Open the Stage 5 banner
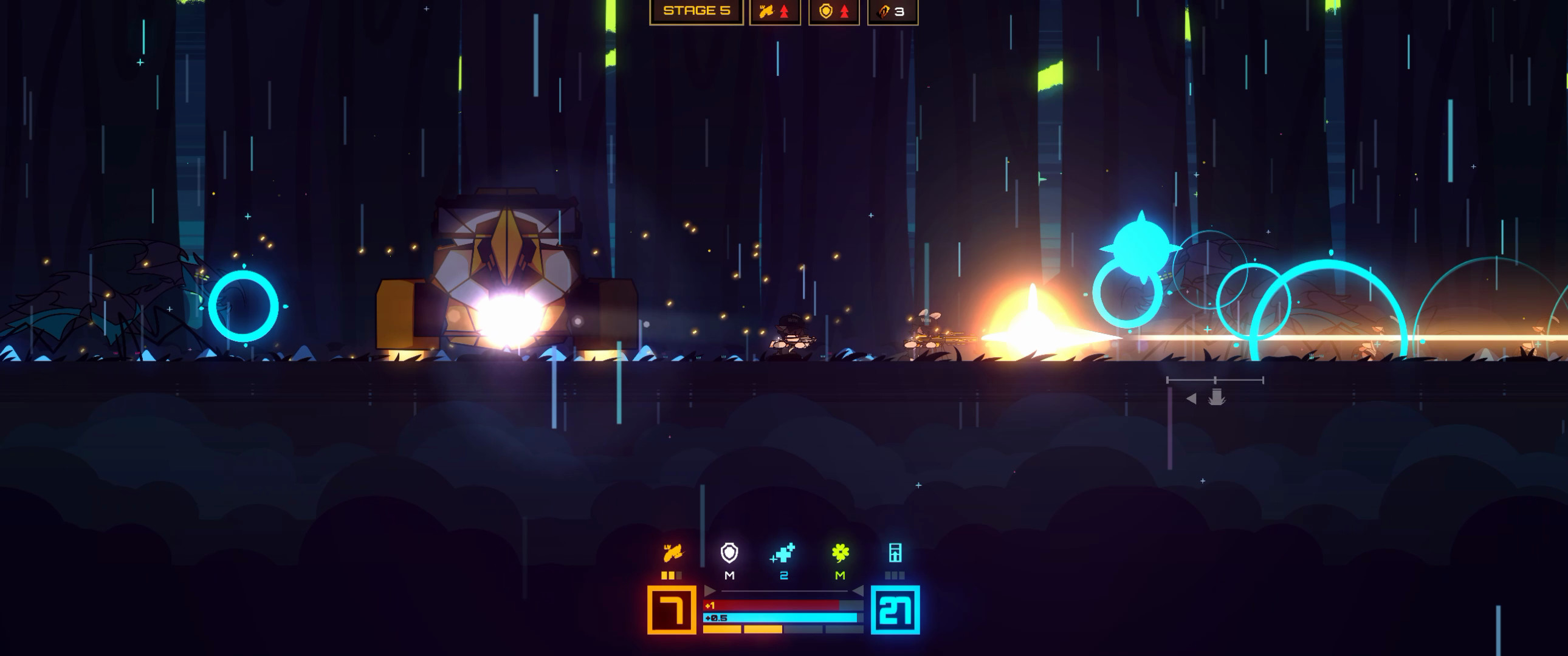The image size is (1568, 656). click(x=696, y=10)
